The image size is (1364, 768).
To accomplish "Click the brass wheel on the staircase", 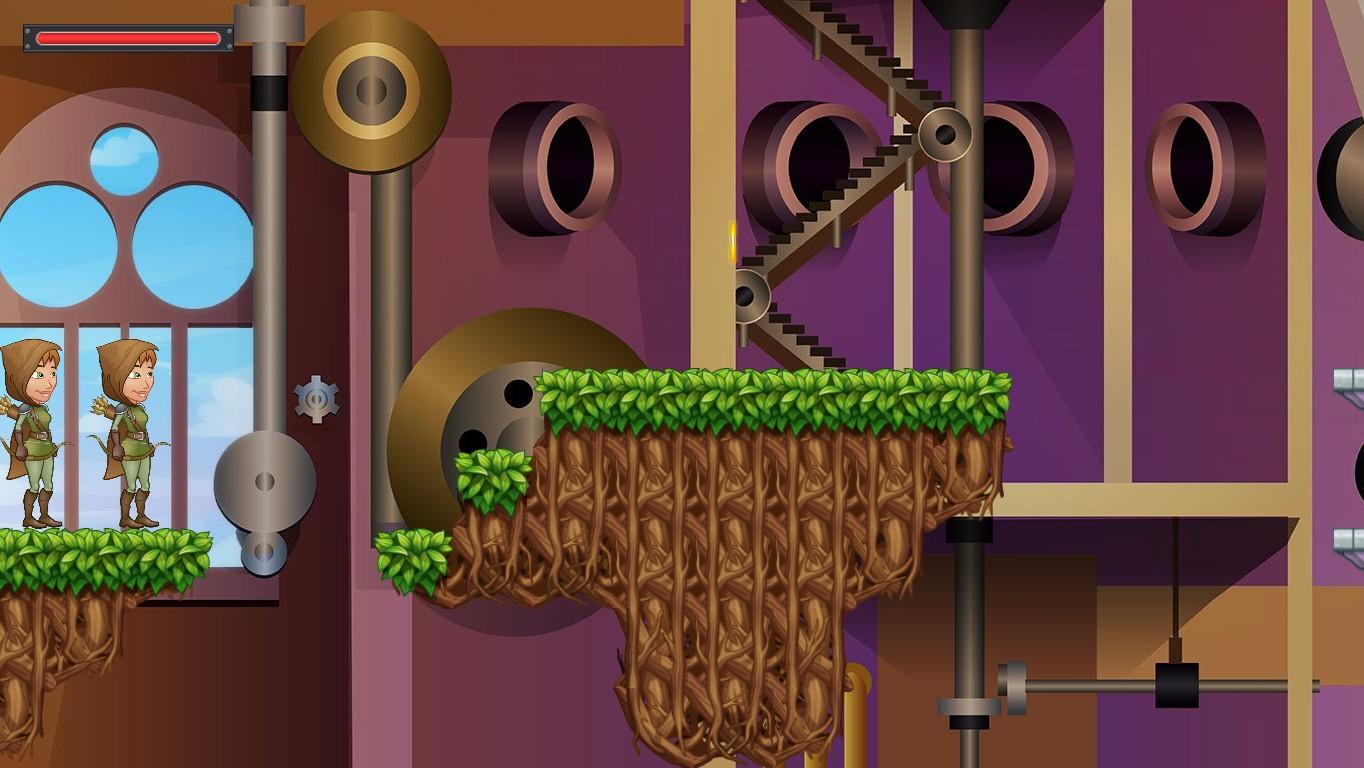I will pos(944,133).
